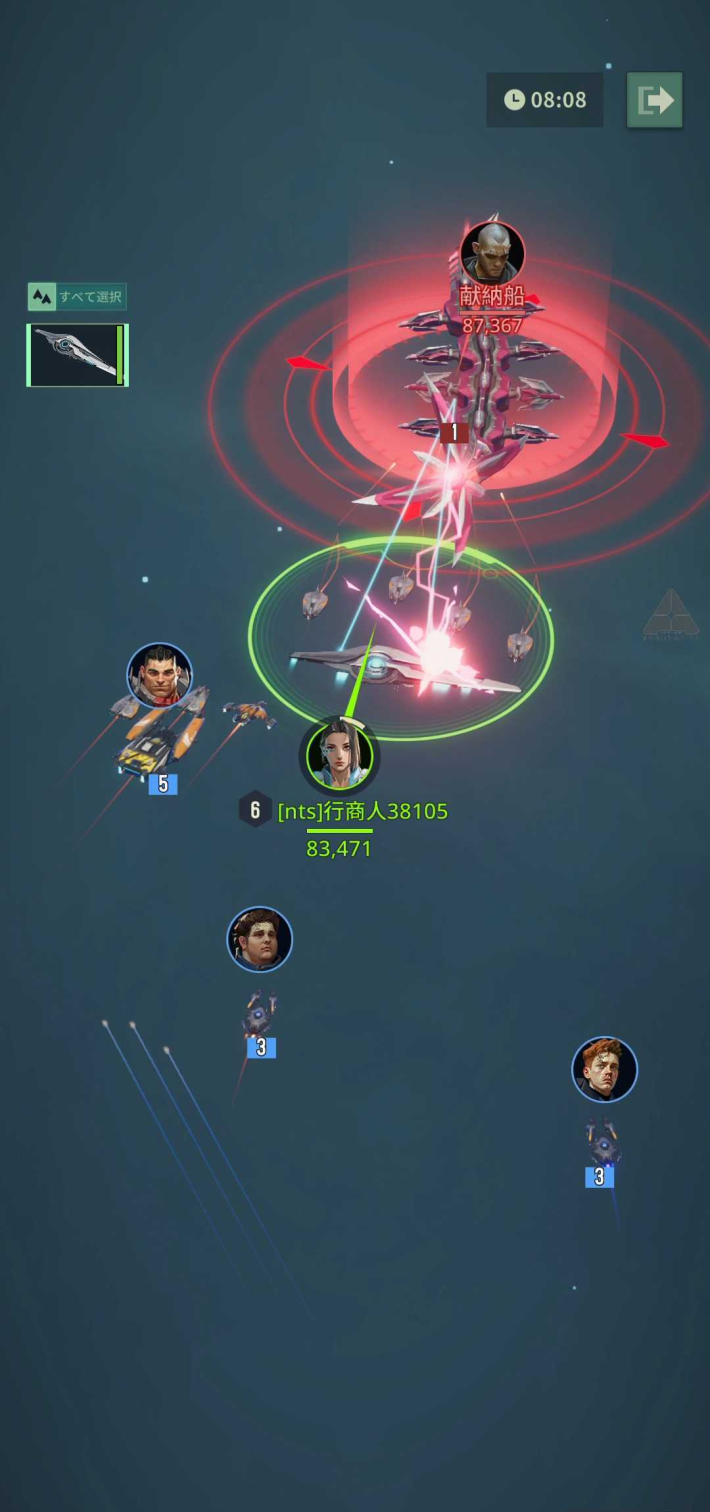The height and width of the screenshot is (1512, 710).
Task: Select the female commander portrait of 行商人38105
Action: point(339,756)
